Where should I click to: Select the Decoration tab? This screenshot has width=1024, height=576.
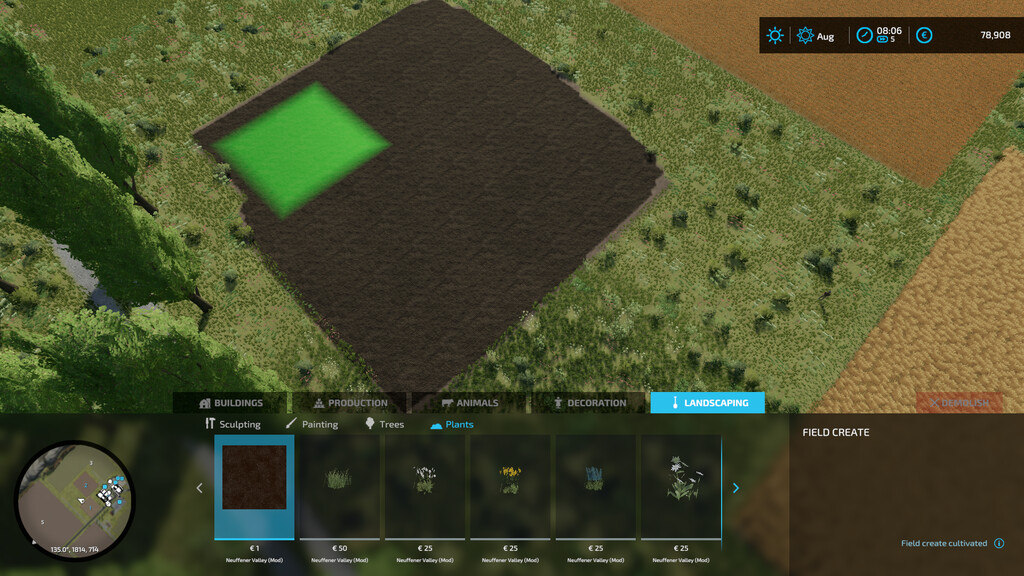pos(590,403)
